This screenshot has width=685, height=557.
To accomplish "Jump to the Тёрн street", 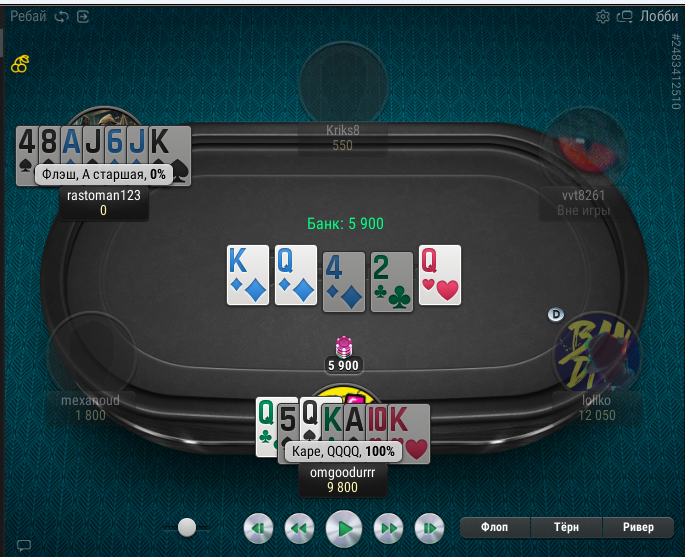I will pyautogui.click(x=566, y=527).
